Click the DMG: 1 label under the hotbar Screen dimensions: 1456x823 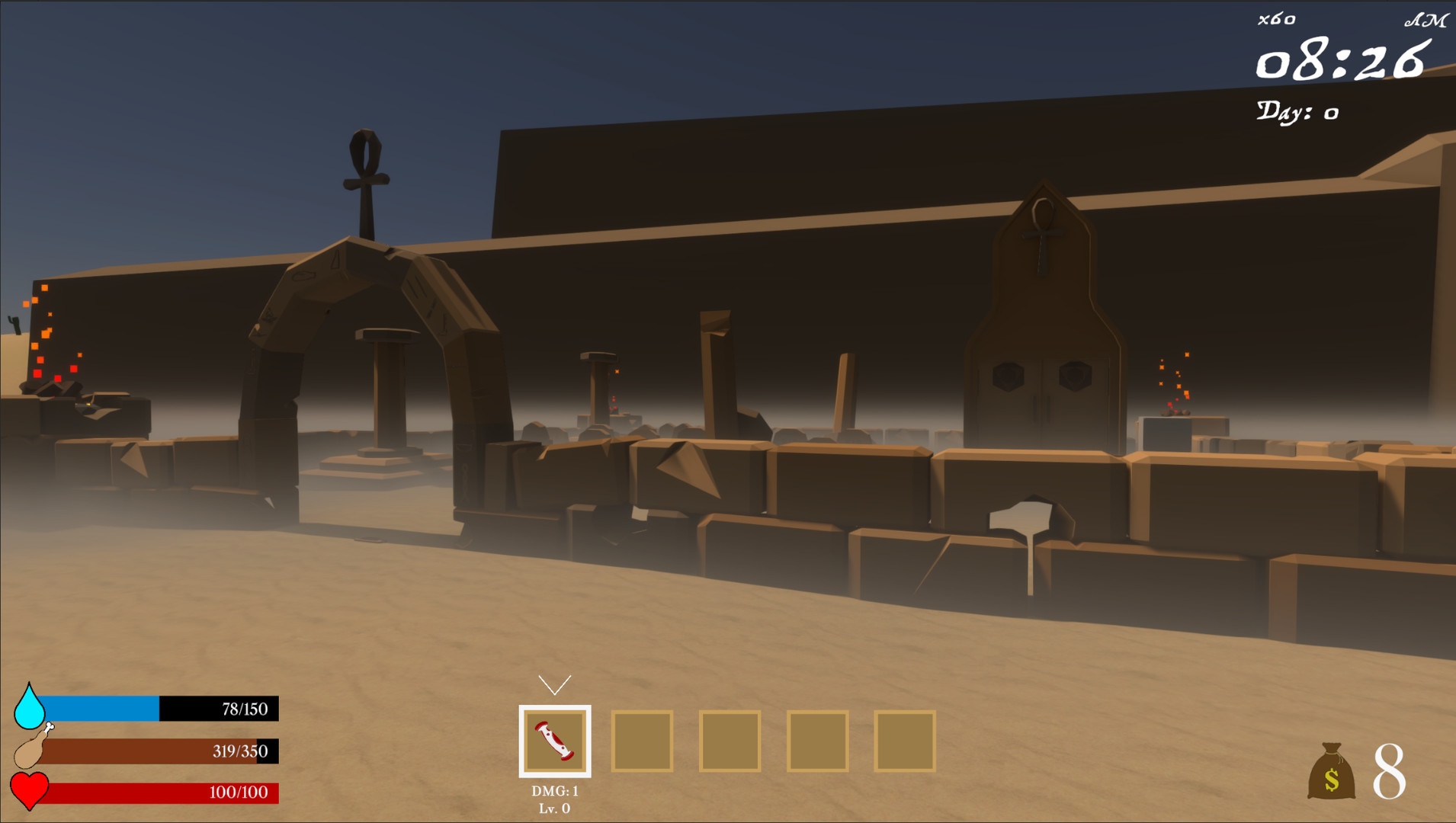click(x=556, y=790)
